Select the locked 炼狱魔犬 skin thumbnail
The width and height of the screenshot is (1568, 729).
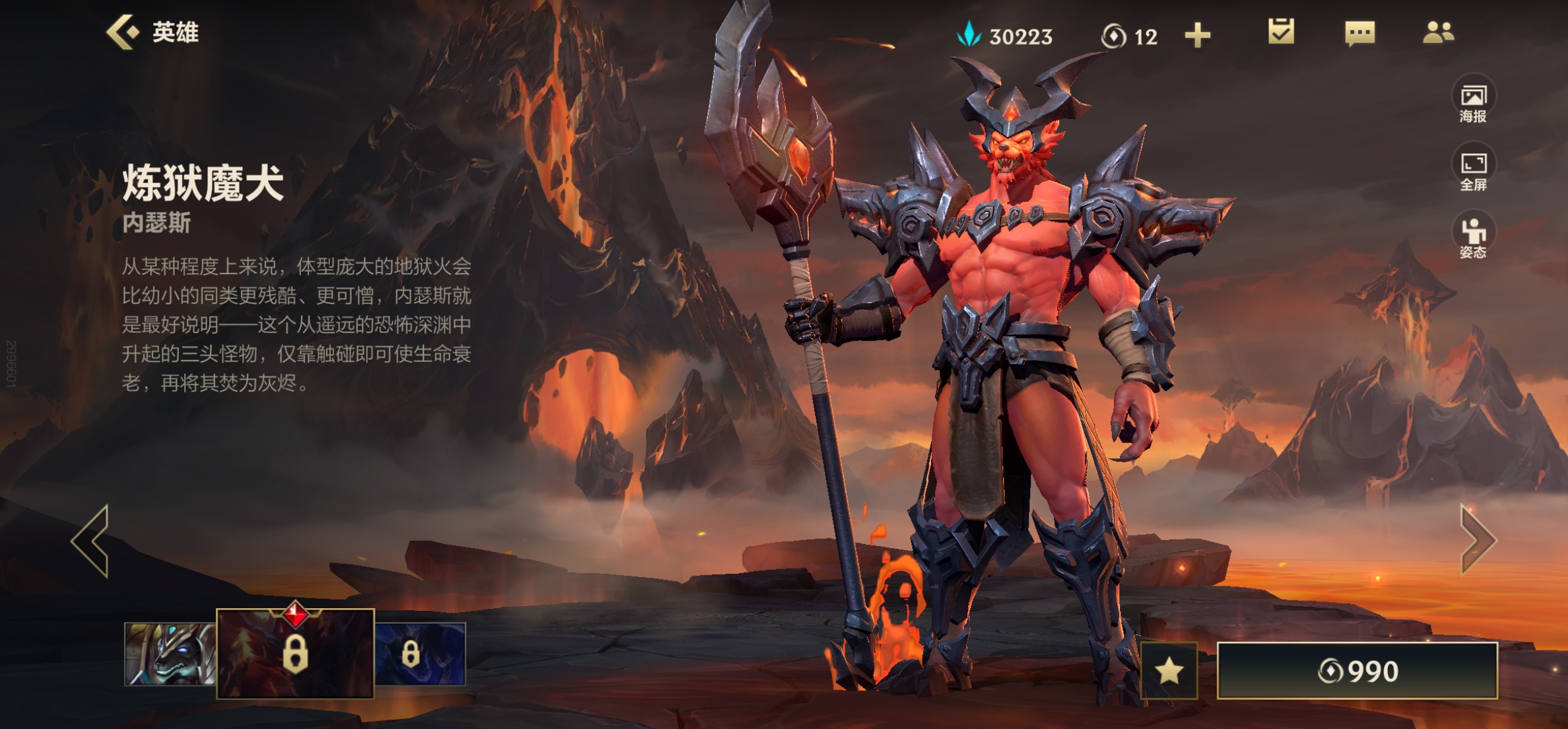[x=295, y=654]
